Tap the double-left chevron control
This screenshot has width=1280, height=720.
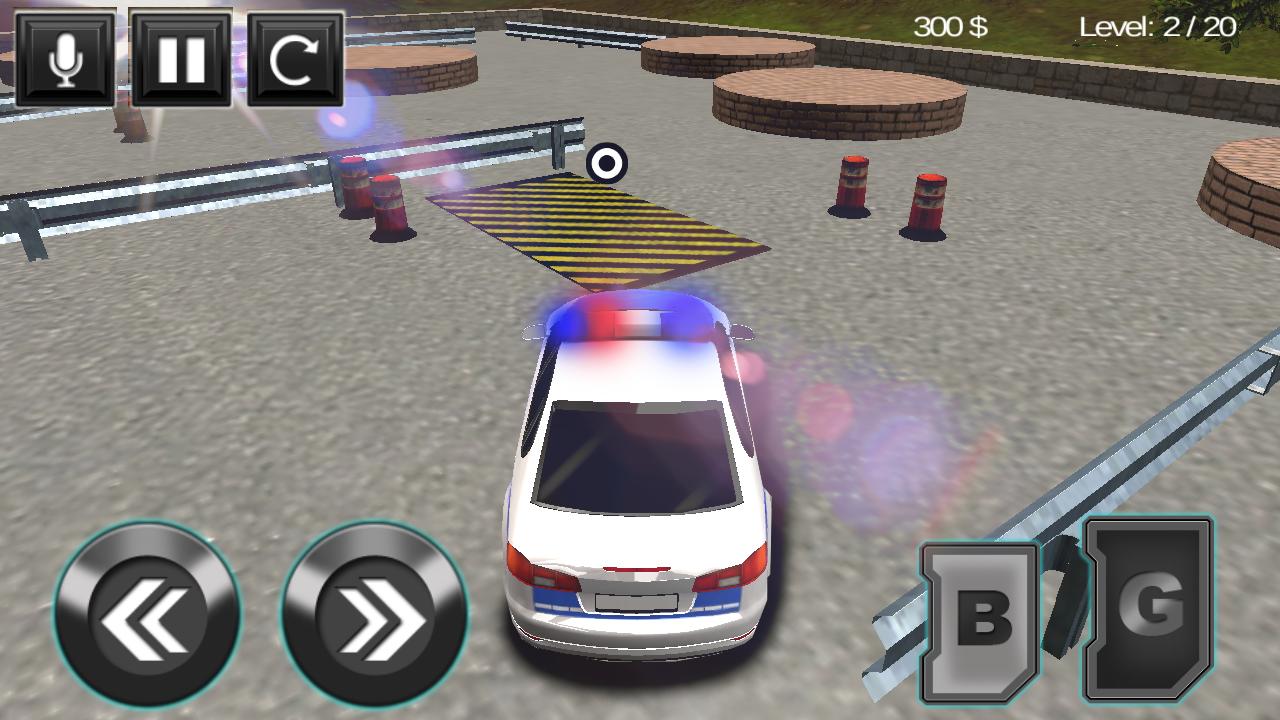point(147,610)
